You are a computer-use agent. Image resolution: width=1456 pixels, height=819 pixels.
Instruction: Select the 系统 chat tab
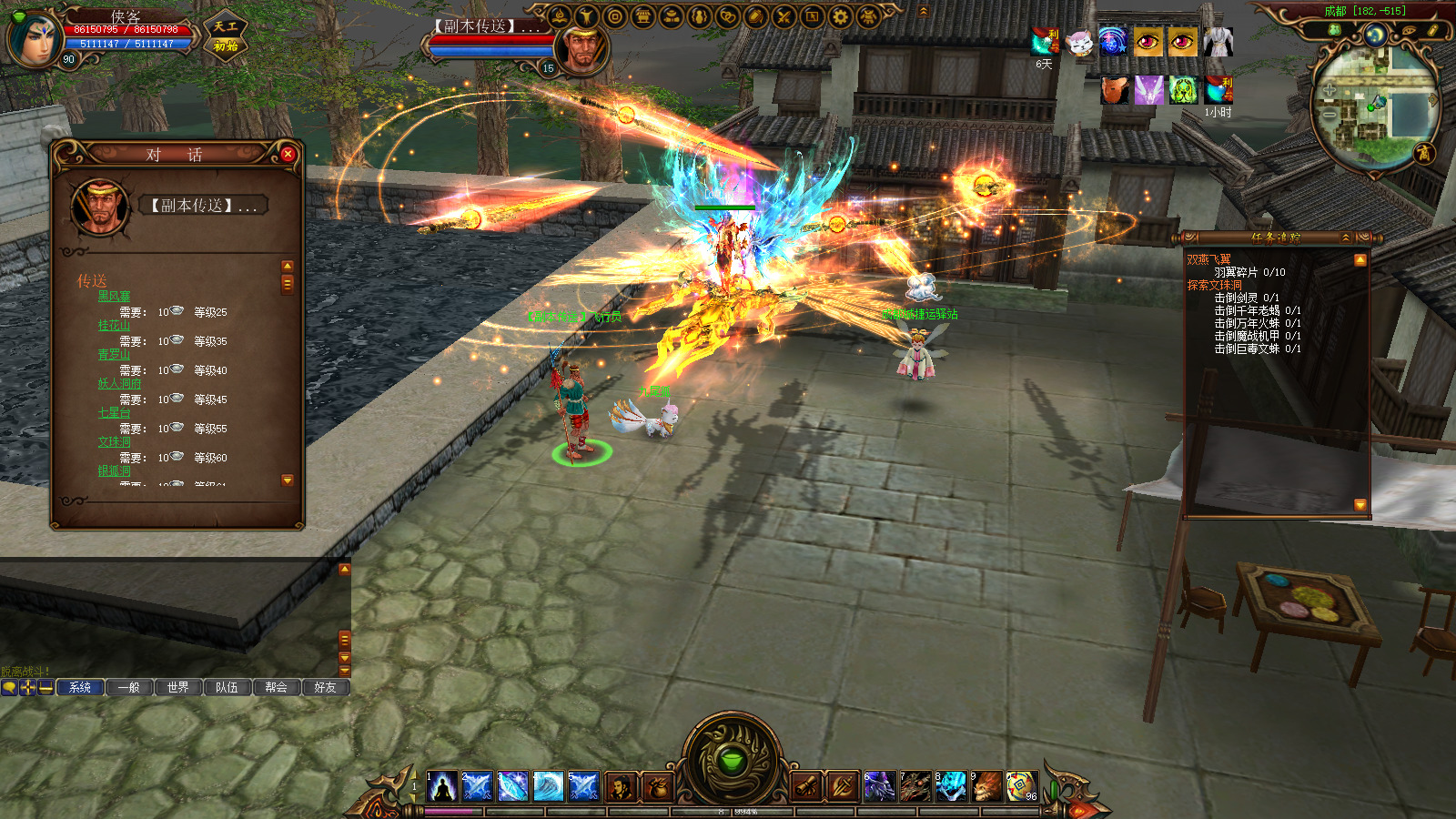point(80,688)
